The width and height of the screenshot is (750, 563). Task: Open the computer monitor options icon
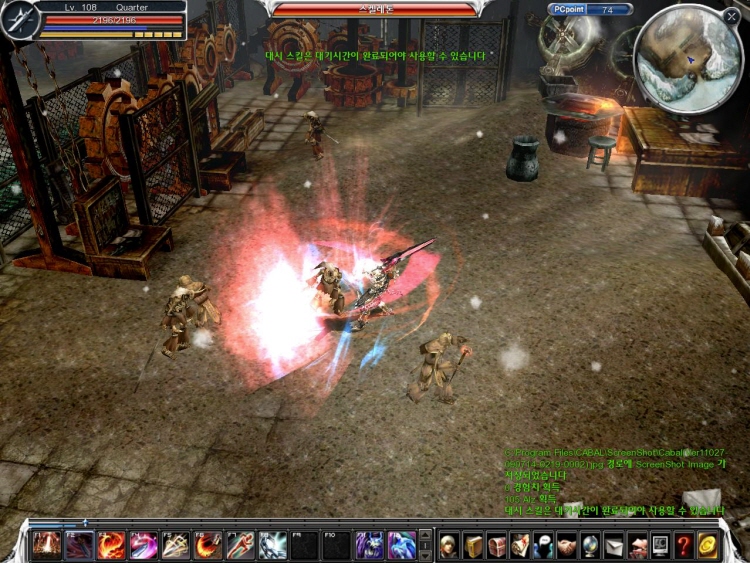660,545
